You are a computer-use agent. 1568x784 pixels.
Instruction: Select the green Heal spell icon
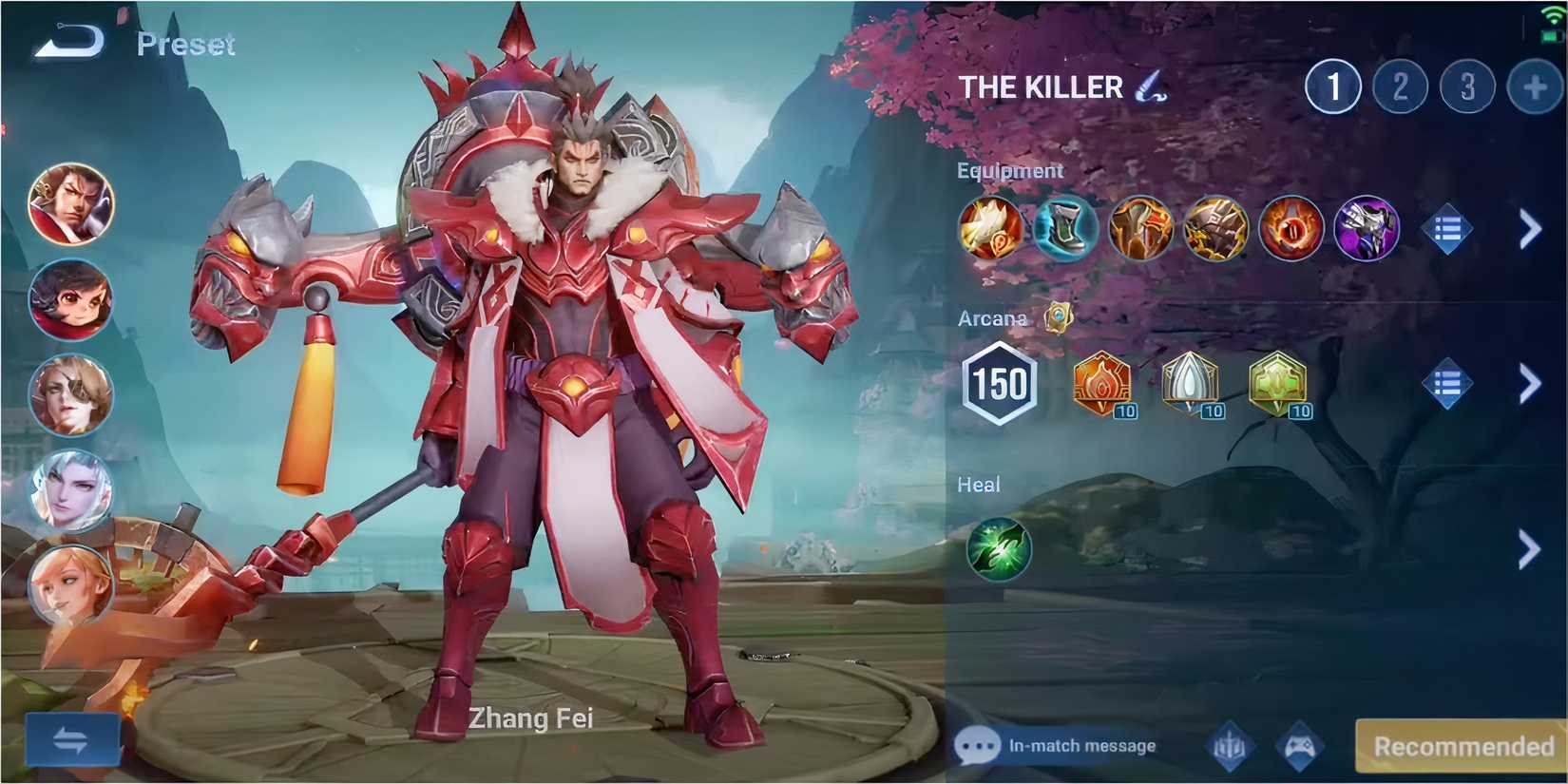(997, 549)
